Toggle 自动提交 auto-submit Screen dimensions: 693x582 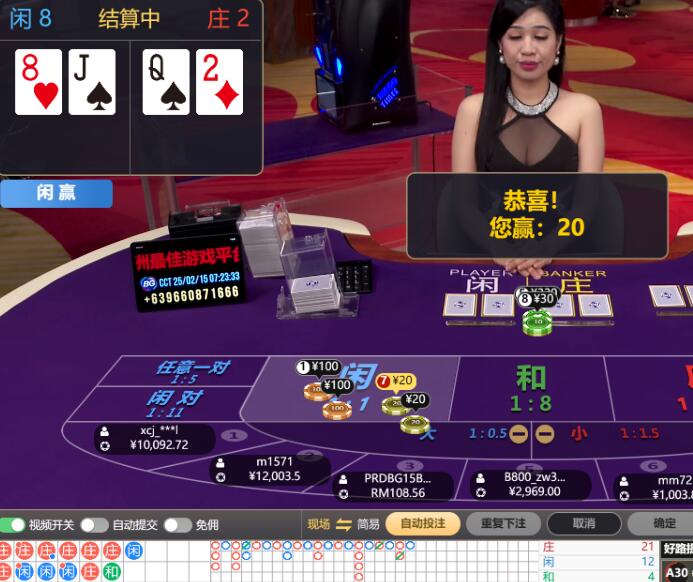(95, 524)
